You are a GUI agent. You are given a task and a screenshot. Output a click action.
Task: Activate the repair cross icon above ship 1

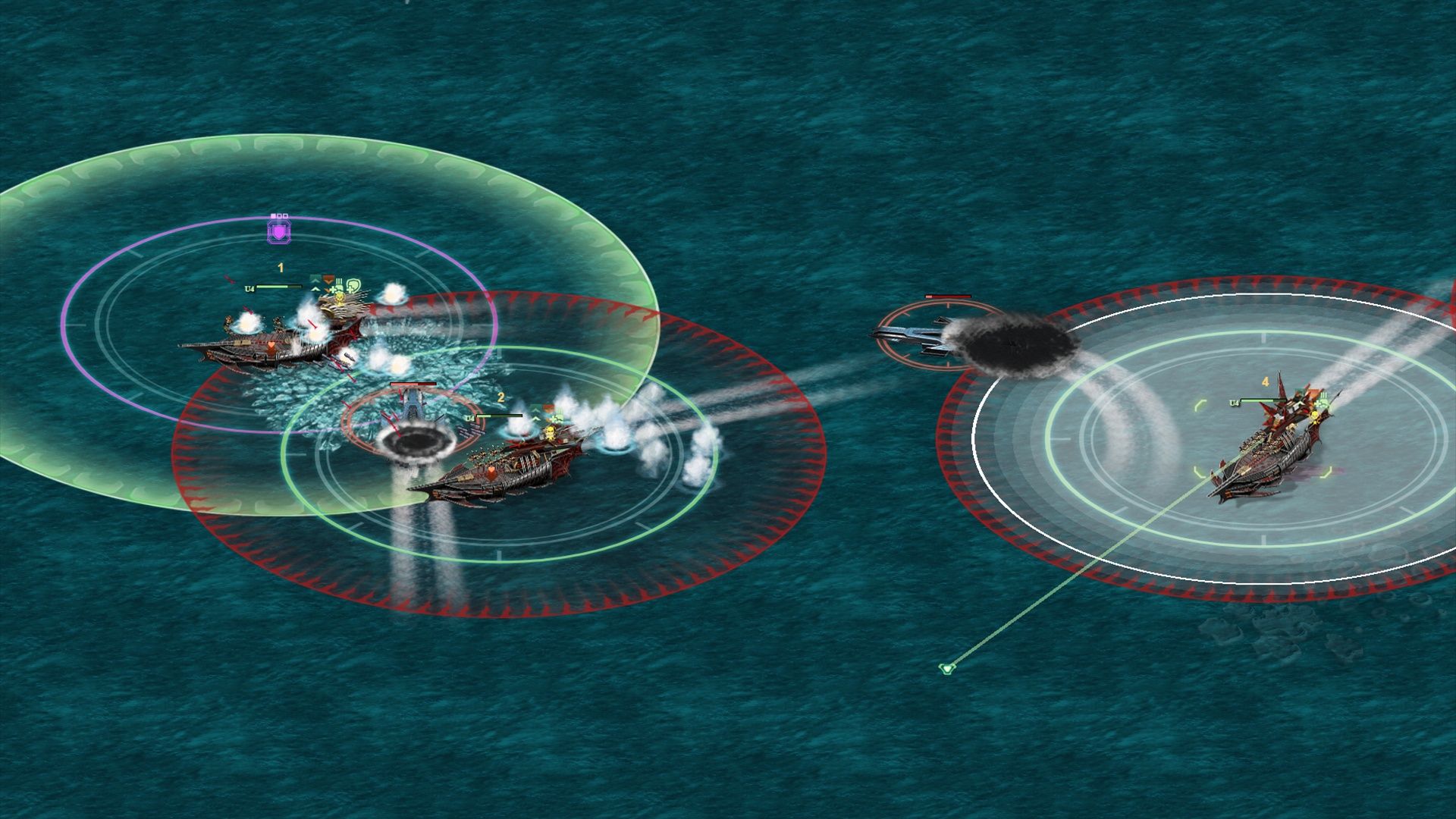tap(334, 289)
